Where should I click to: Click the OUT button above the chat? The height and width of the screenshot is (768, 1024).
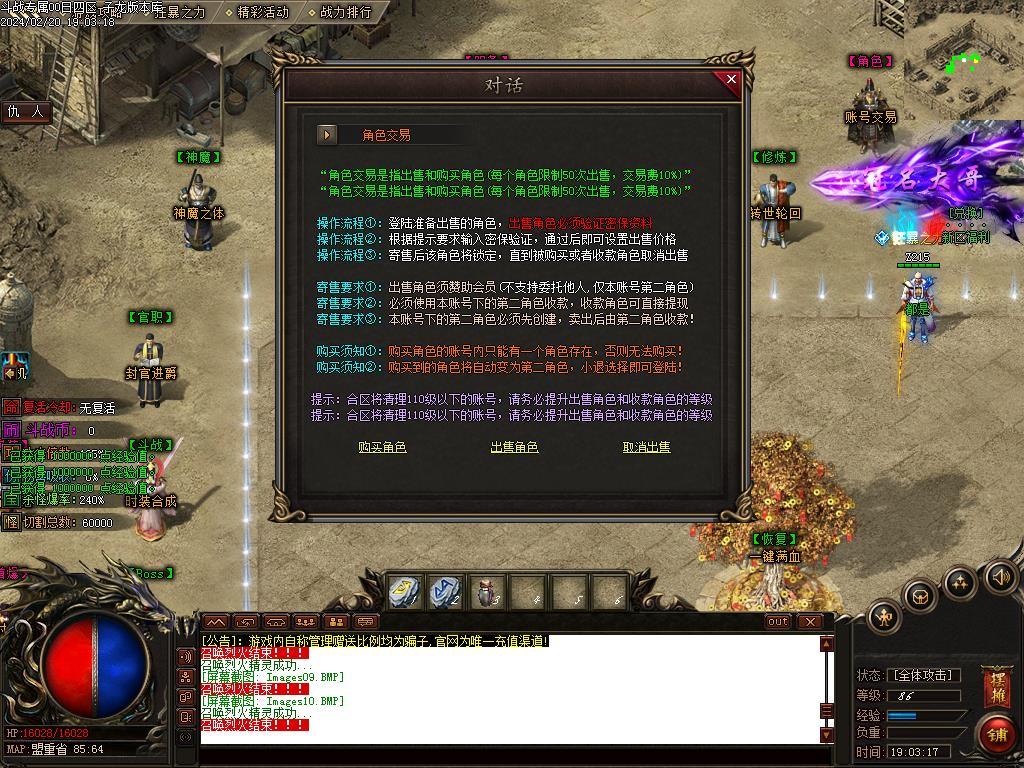click(x=778, y=621)
